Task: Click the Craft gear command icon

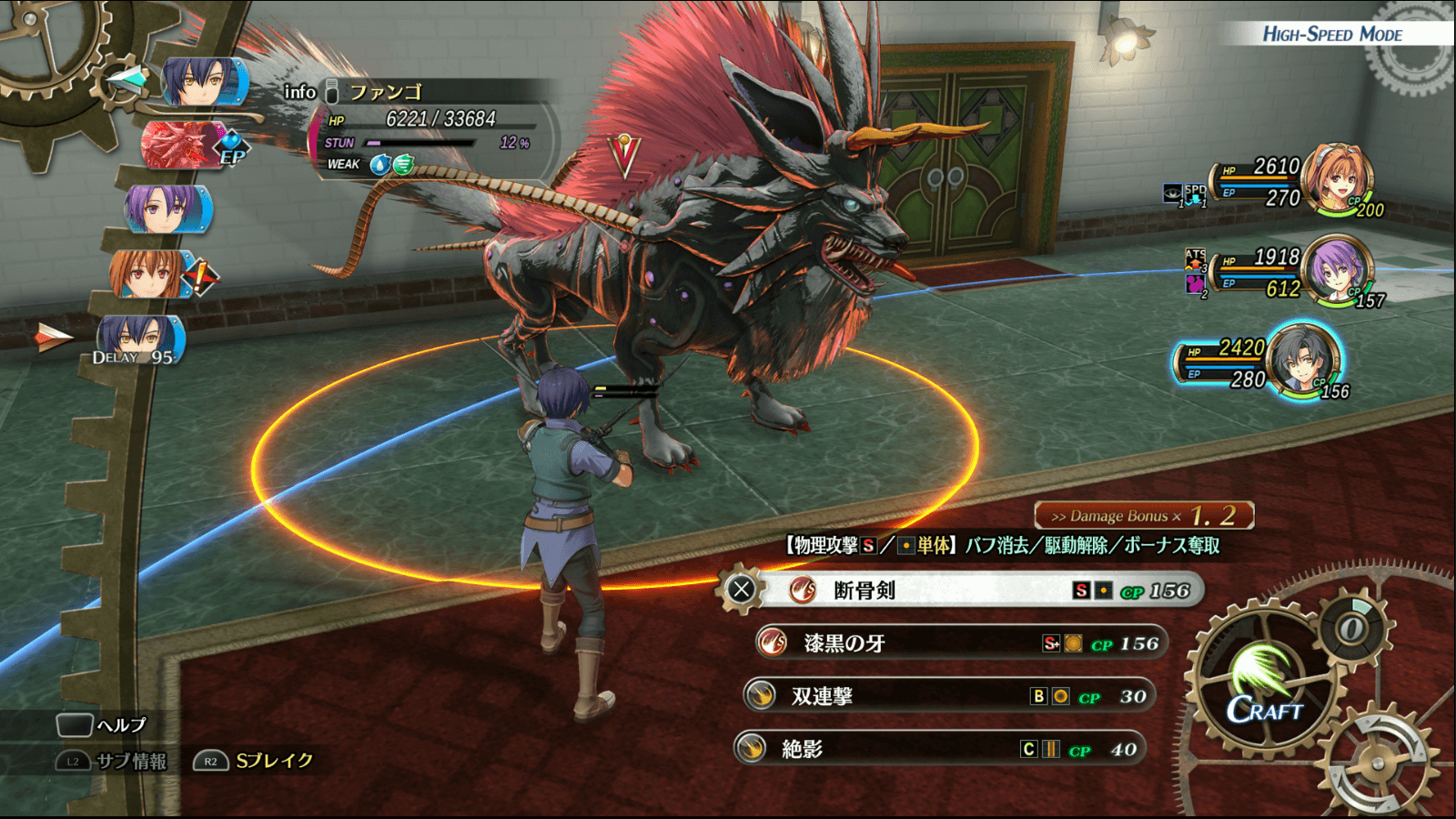Action: click(1265, 687)
